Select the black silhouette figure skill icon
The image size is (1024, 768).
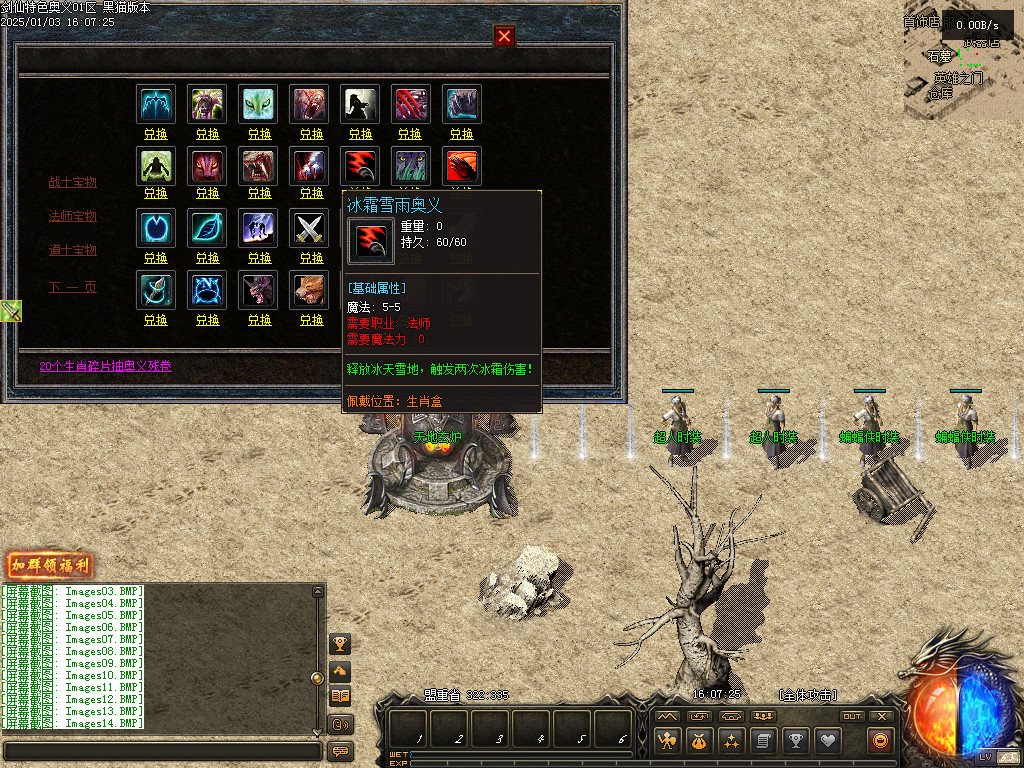pos(360,104)
